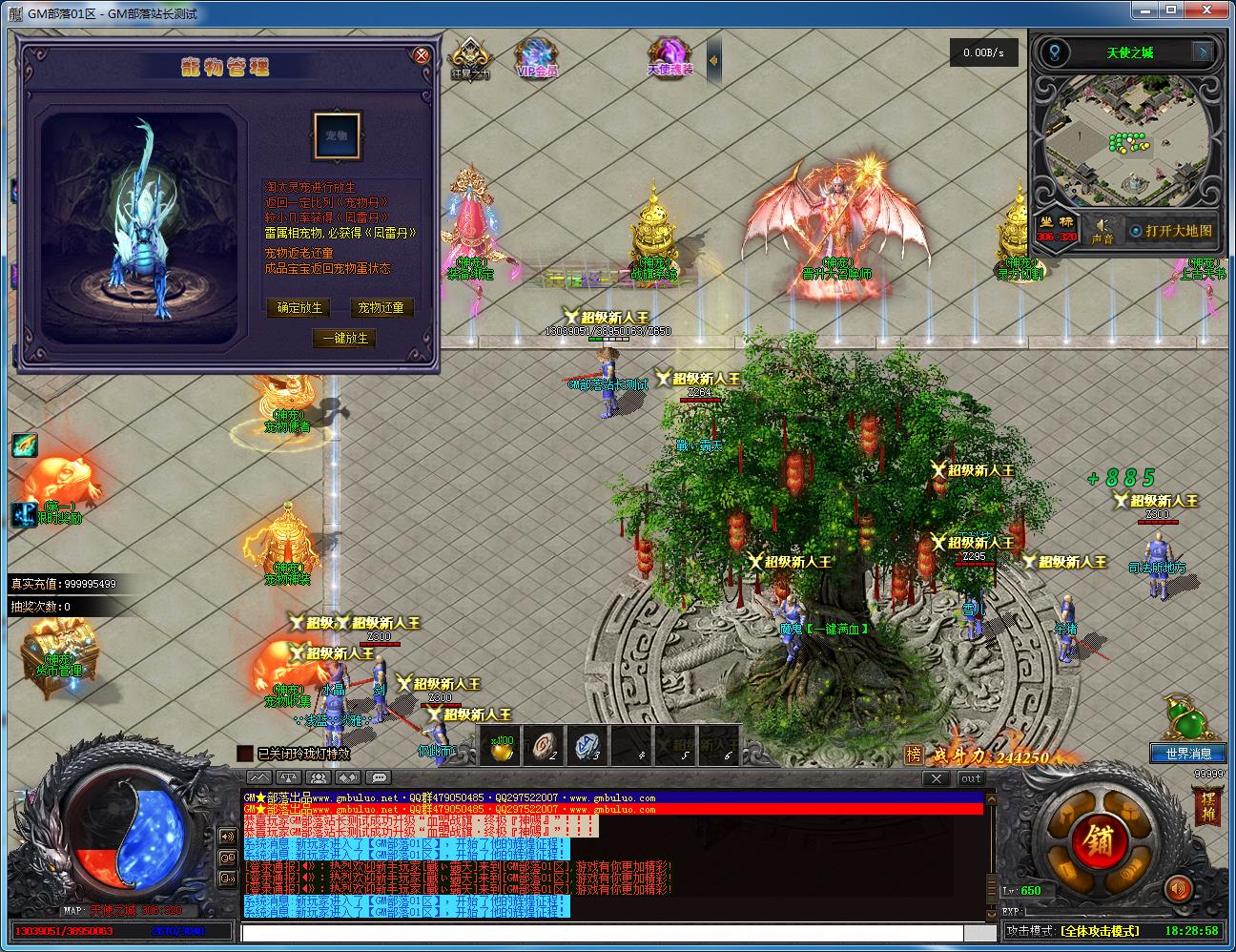
Task: Open the 狂暴之力 berserk power icon
Action: coord(469,57)
